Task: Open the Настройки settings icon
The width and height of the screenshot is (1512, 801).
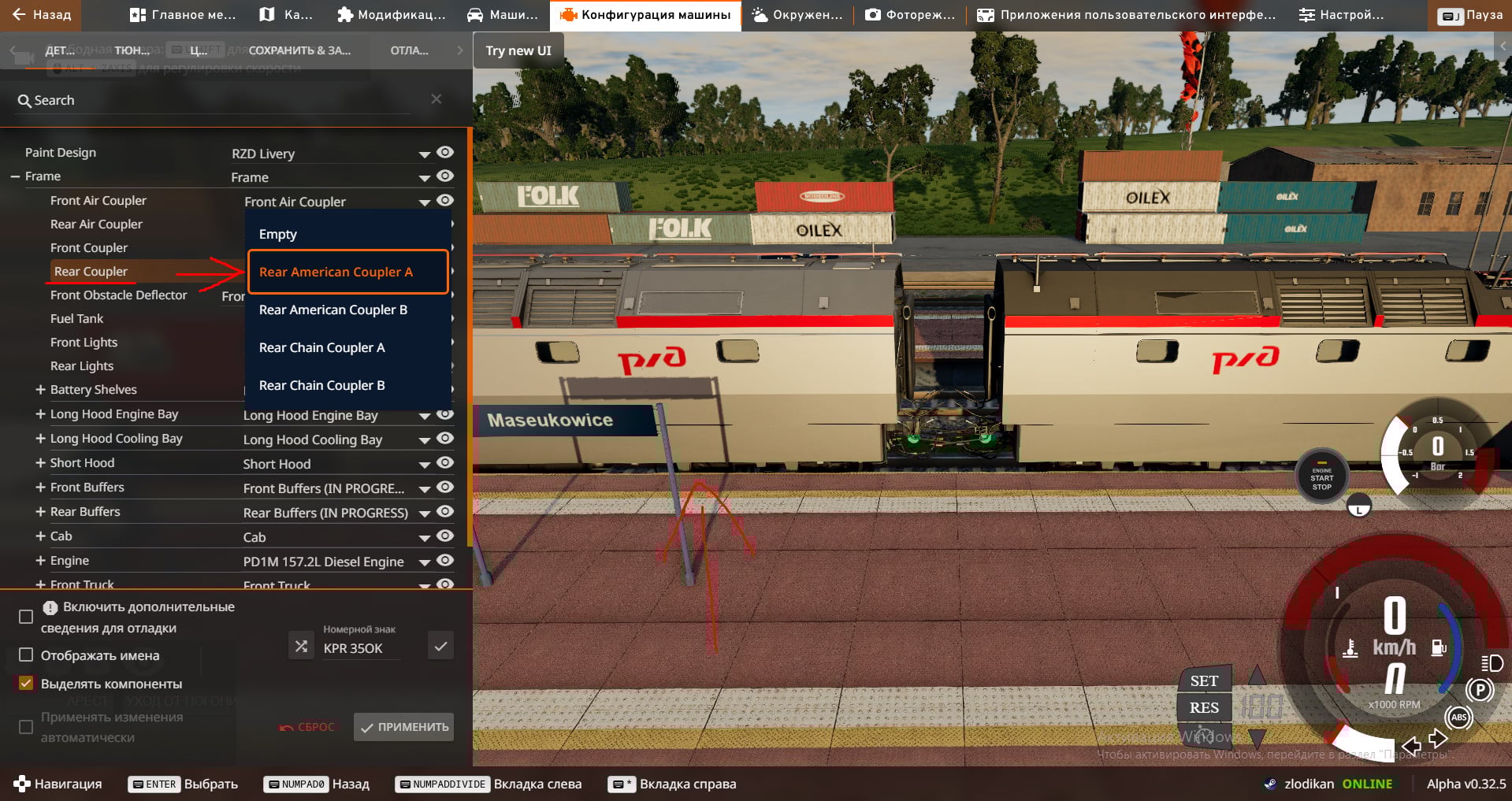Action: (x=1306, y=13)
